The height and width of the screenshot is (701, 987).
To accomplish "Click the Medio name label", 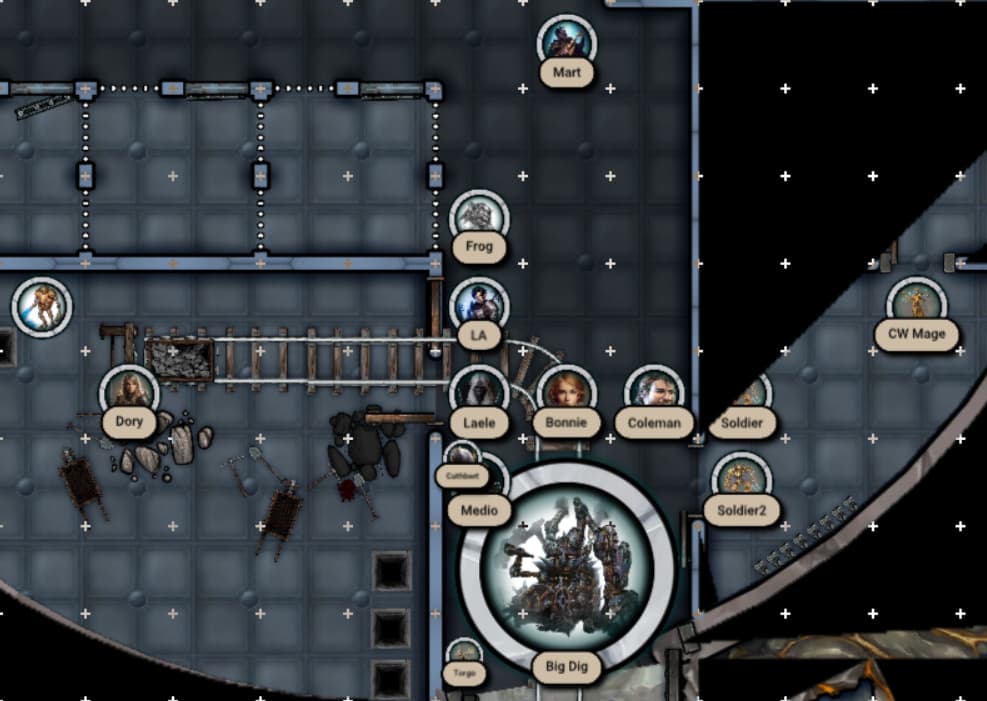I will 479,511.
